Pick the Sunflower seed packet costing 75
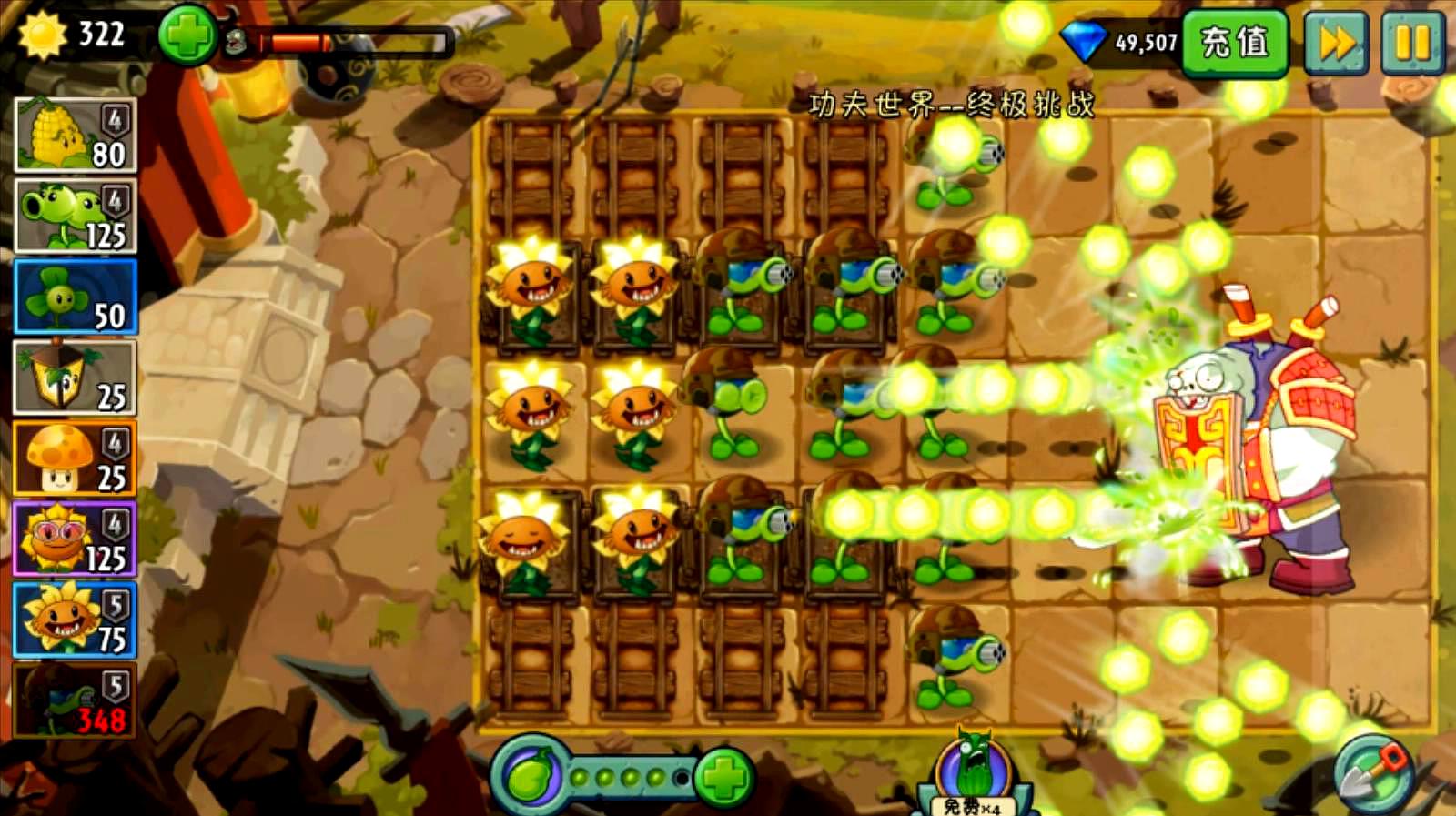This screenshot has width=1456, height=816. (x=76, y=620)
